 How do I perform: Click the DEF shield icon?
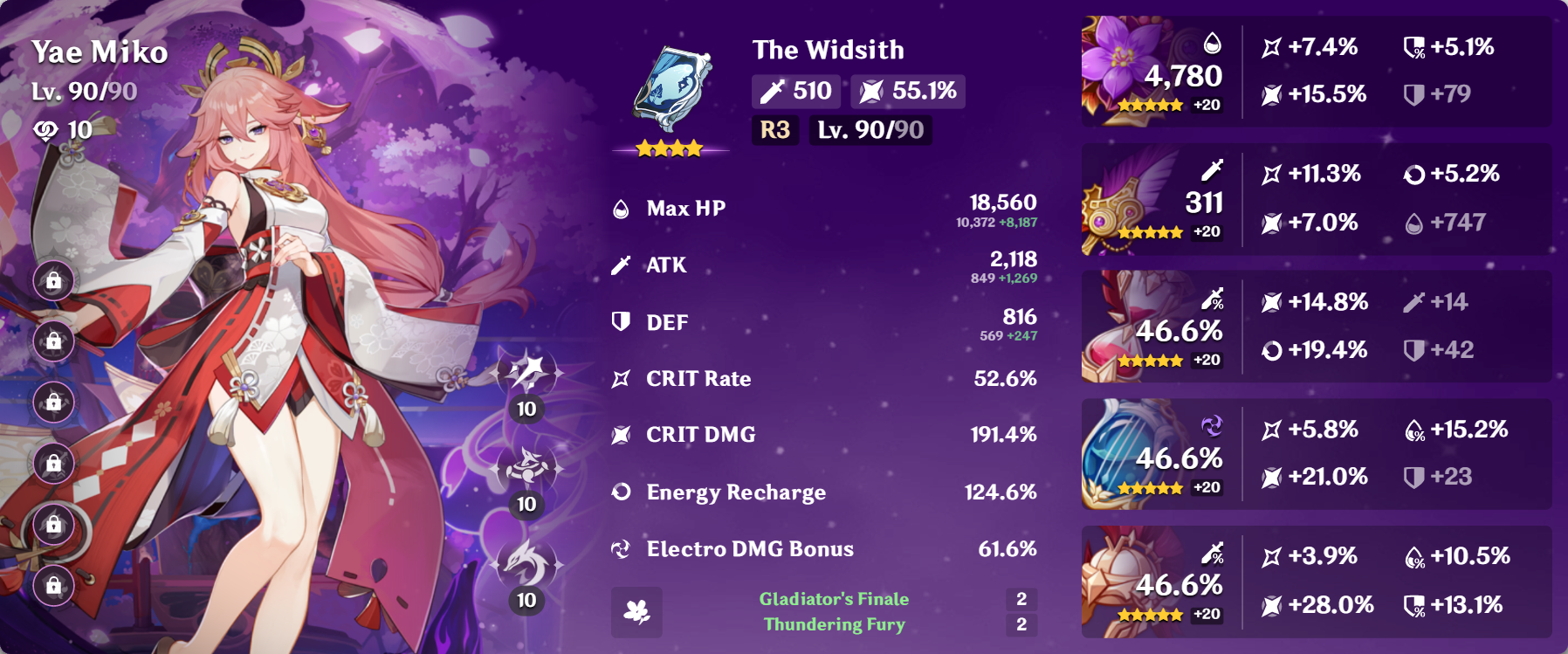coord(621,321)
